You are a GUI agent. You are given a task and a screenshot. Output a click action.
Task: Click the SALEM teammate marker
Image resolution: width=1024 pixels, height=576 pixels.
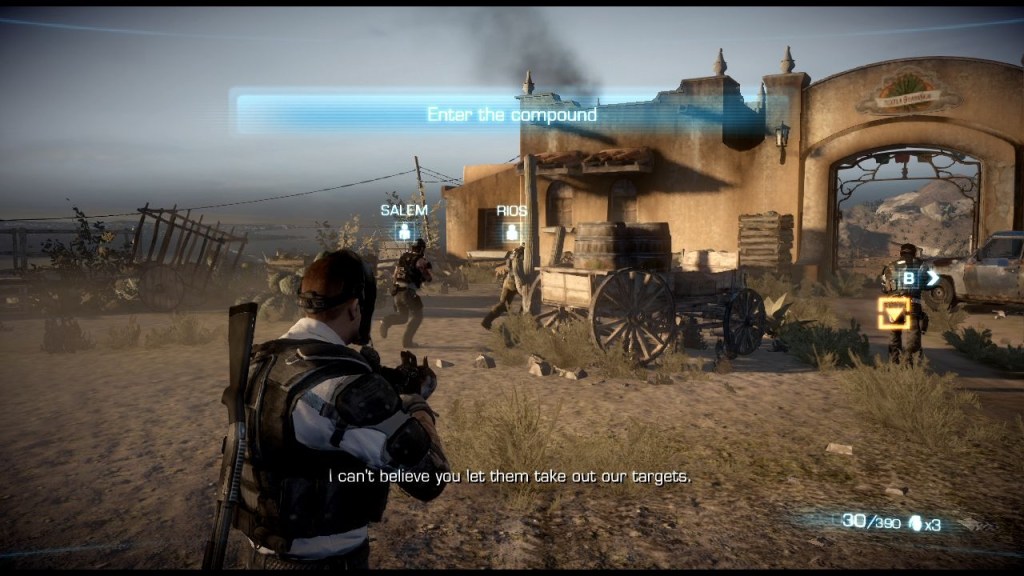tap(404, 231)
